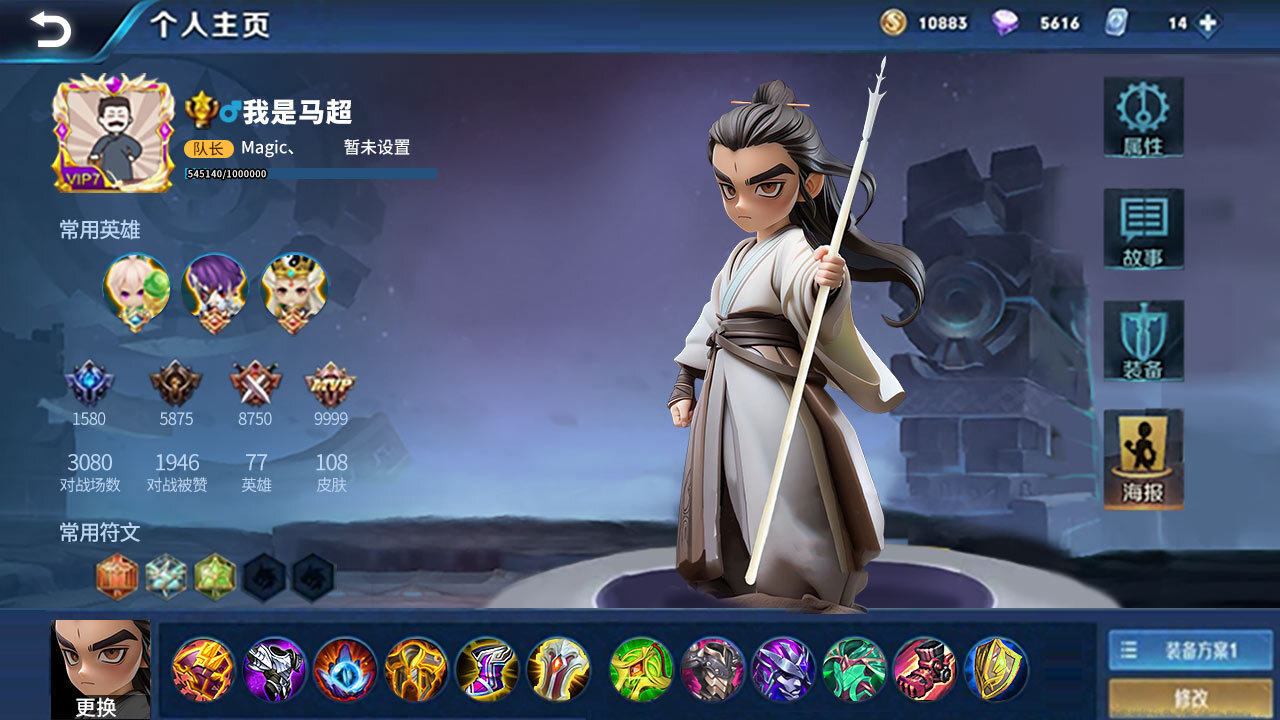1280x720 pixels.
Task: Open the 属性 (Attributes) panel
Action: (1143, 119)
